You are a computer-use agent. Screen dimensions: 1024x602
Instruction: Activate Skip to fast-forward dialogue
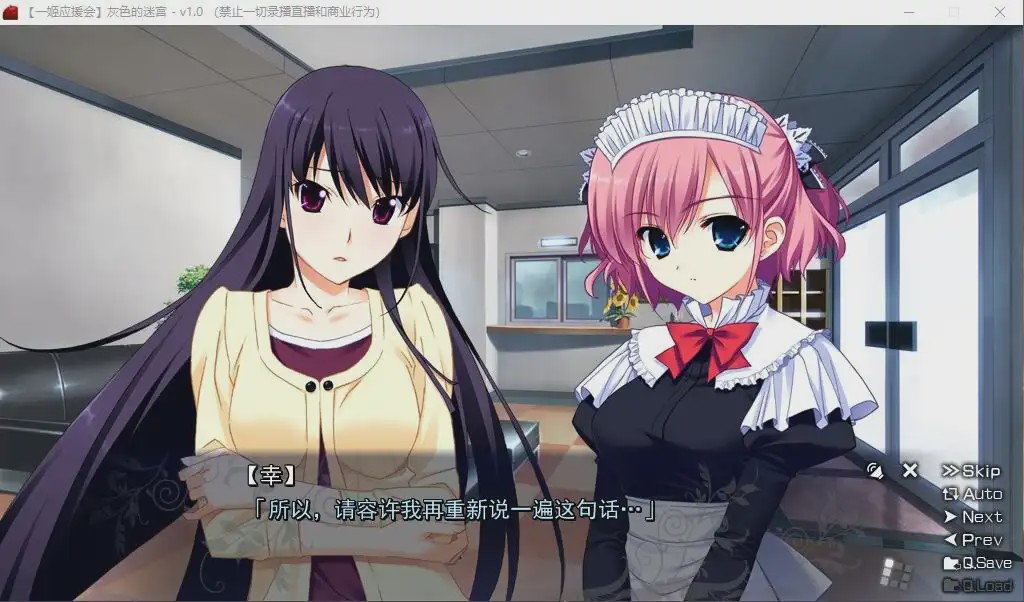[971, 471]
